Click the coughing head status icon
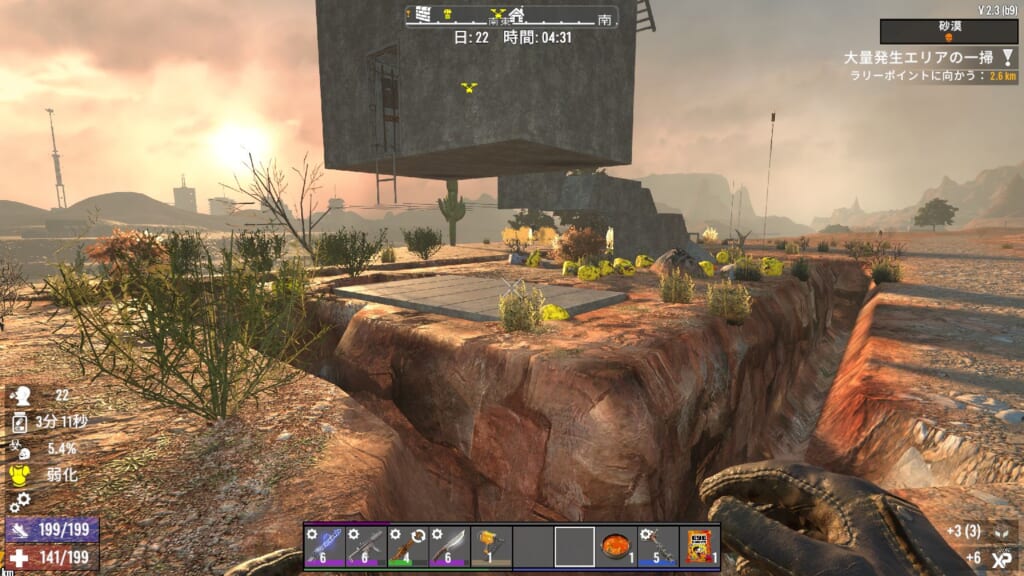This screenshot has height=576, width=1024. (19, 395)
